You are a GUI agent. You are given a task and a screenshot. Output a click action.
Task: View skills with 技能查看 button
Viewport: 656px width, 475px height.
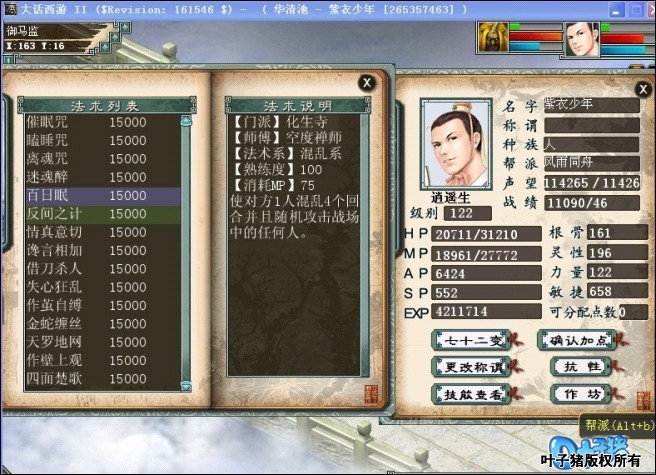click(x=468, y=394)
